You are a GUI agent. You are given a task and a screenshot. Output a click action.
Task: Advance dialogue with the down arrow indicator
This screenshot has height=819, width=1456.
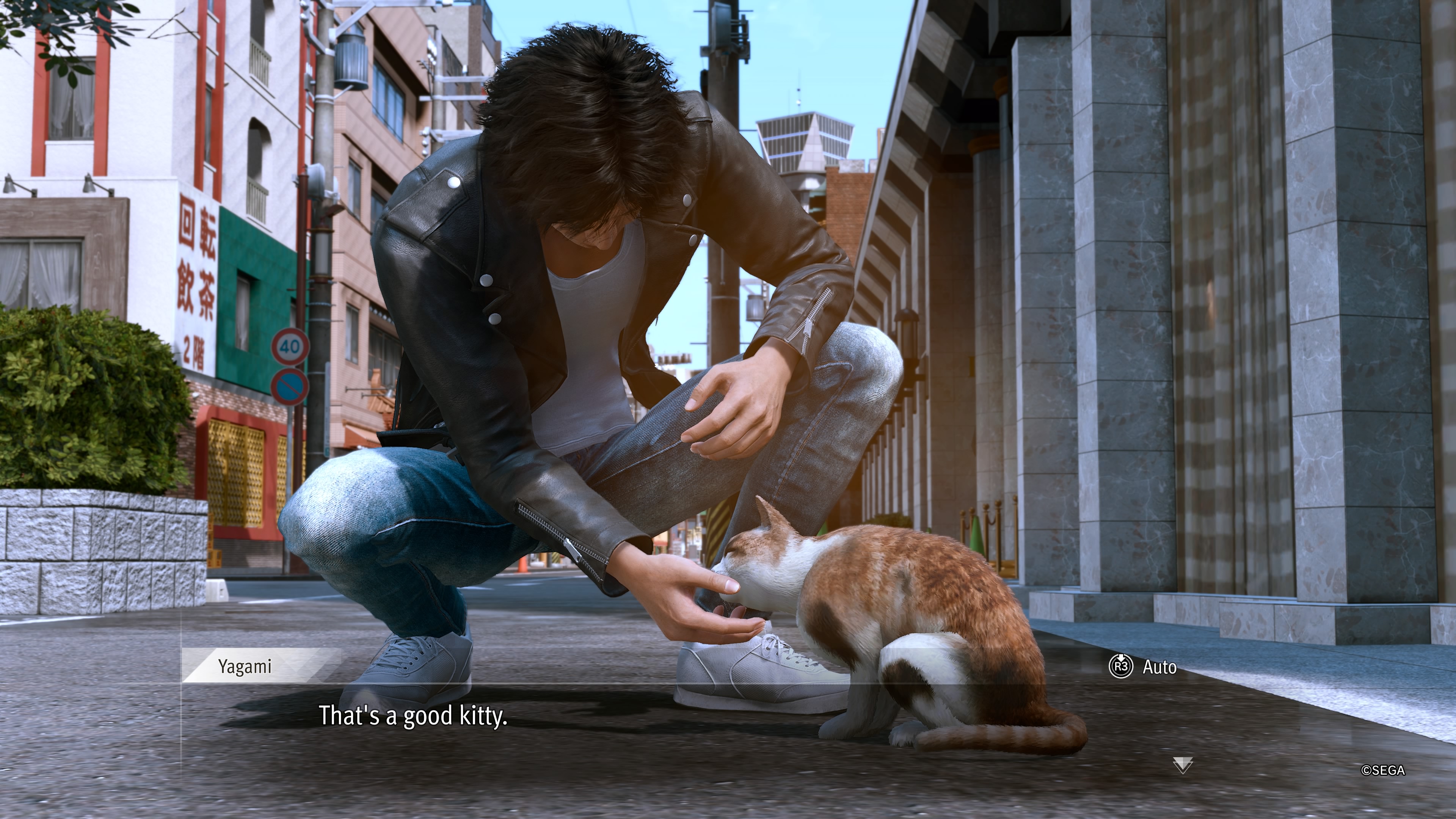(1183, 765)
